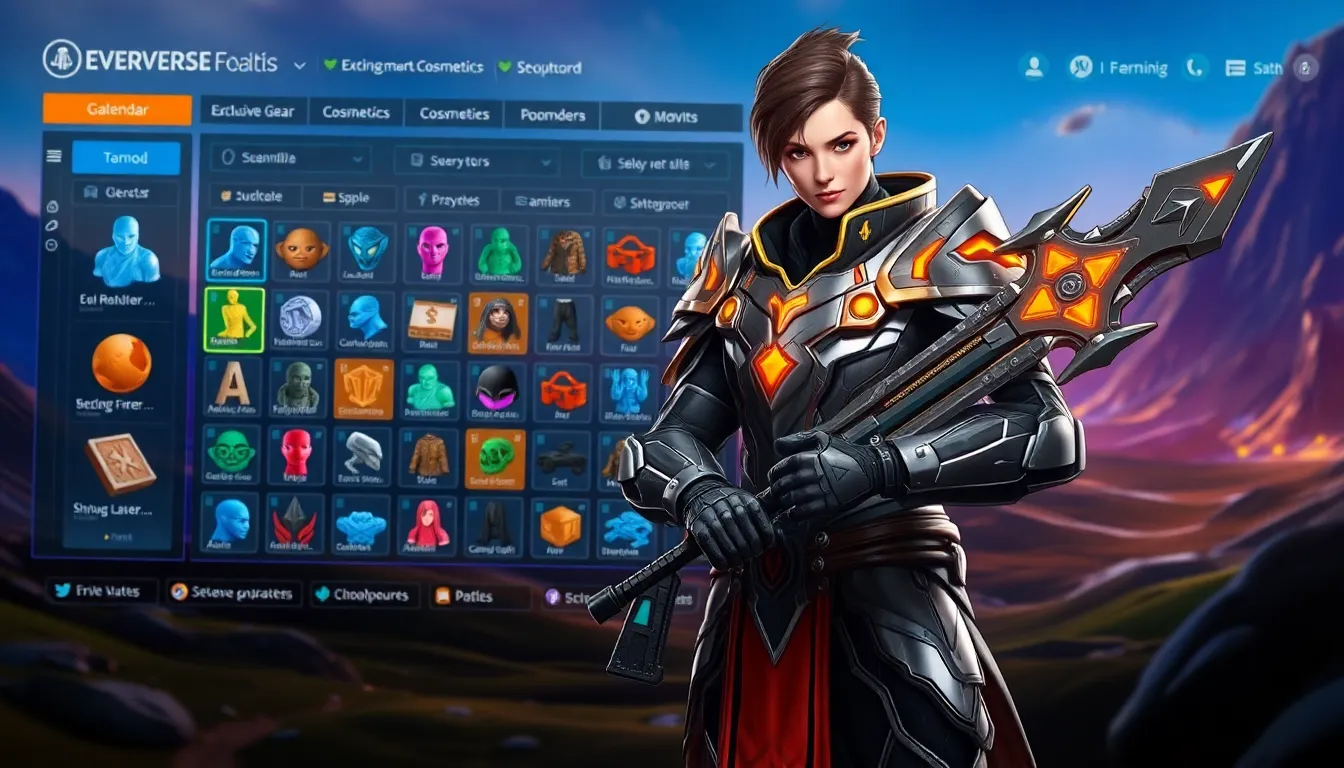Select the letter A item tile
This screenshot has width=1344, height=768.
click(x=233, y=386)
